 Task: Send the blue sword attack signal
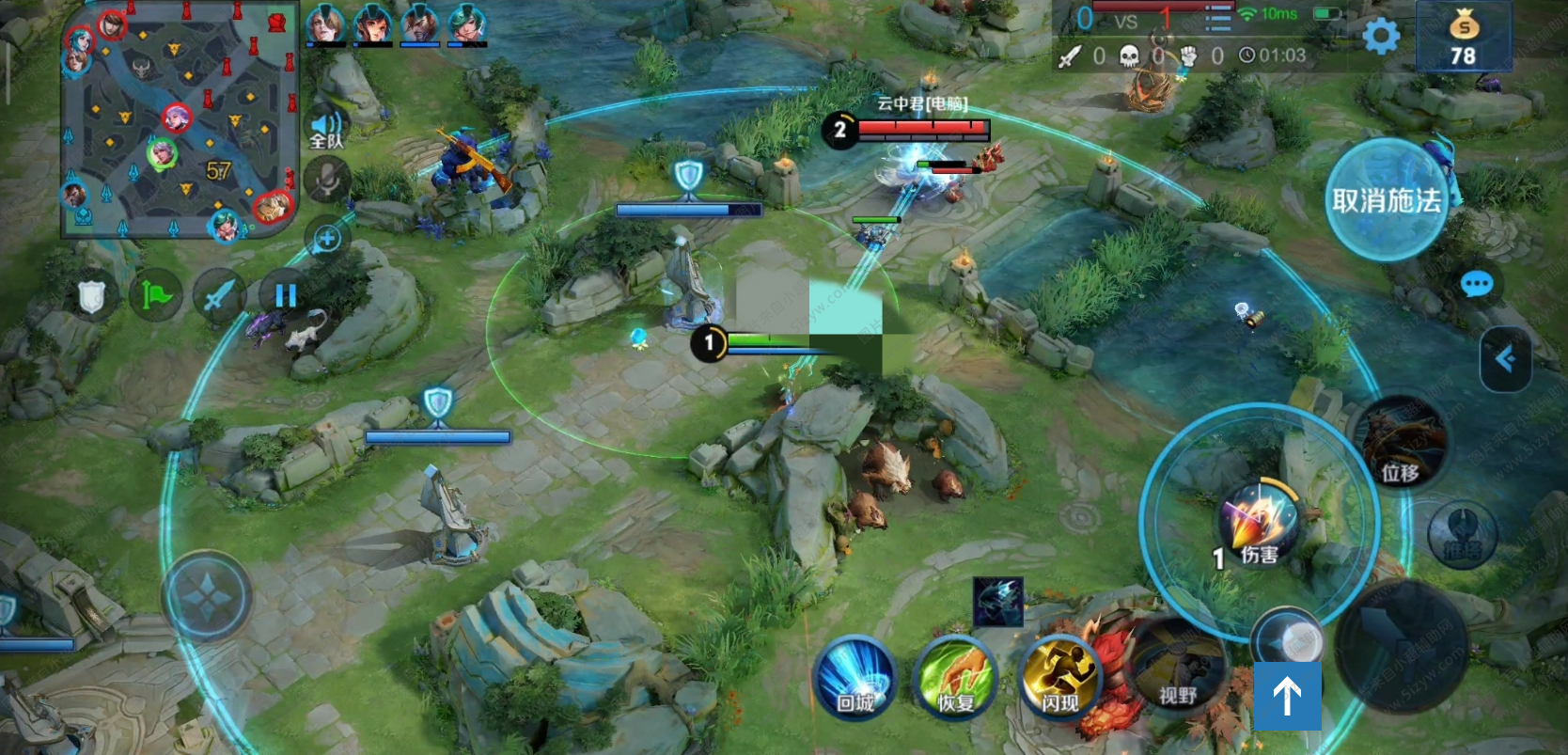point(219,296)
